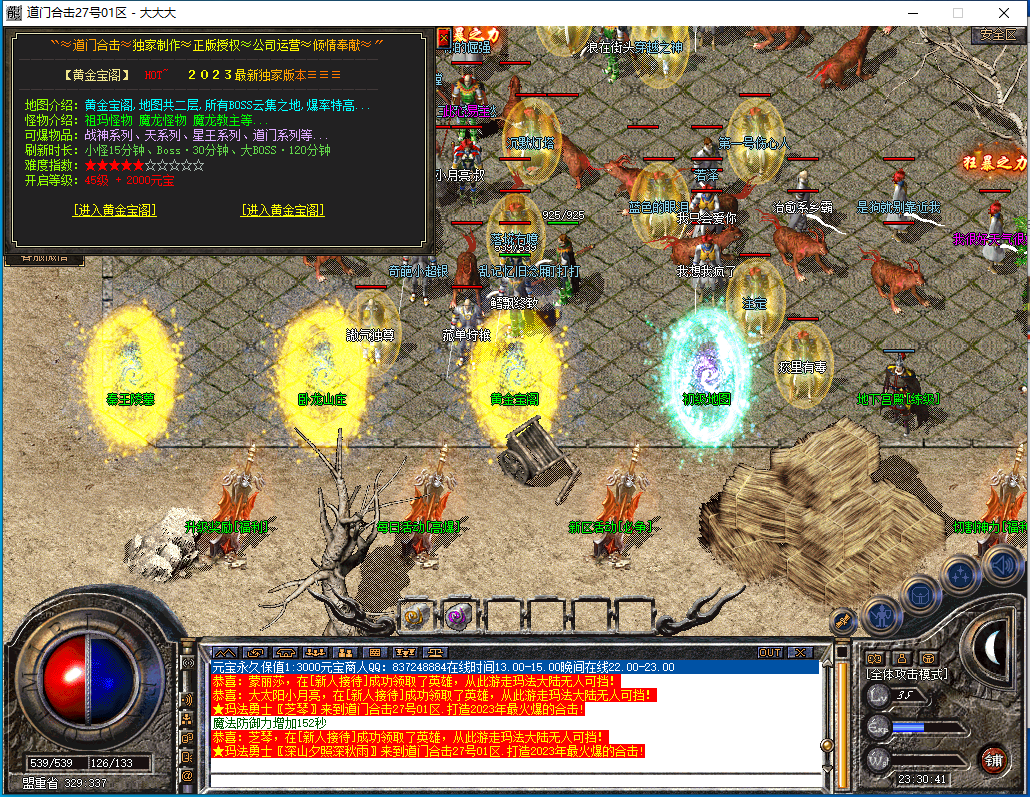Click the left 进入黄金宝阁 link
The width and height of the screenshot is (1030, 797).
[115, 210]
